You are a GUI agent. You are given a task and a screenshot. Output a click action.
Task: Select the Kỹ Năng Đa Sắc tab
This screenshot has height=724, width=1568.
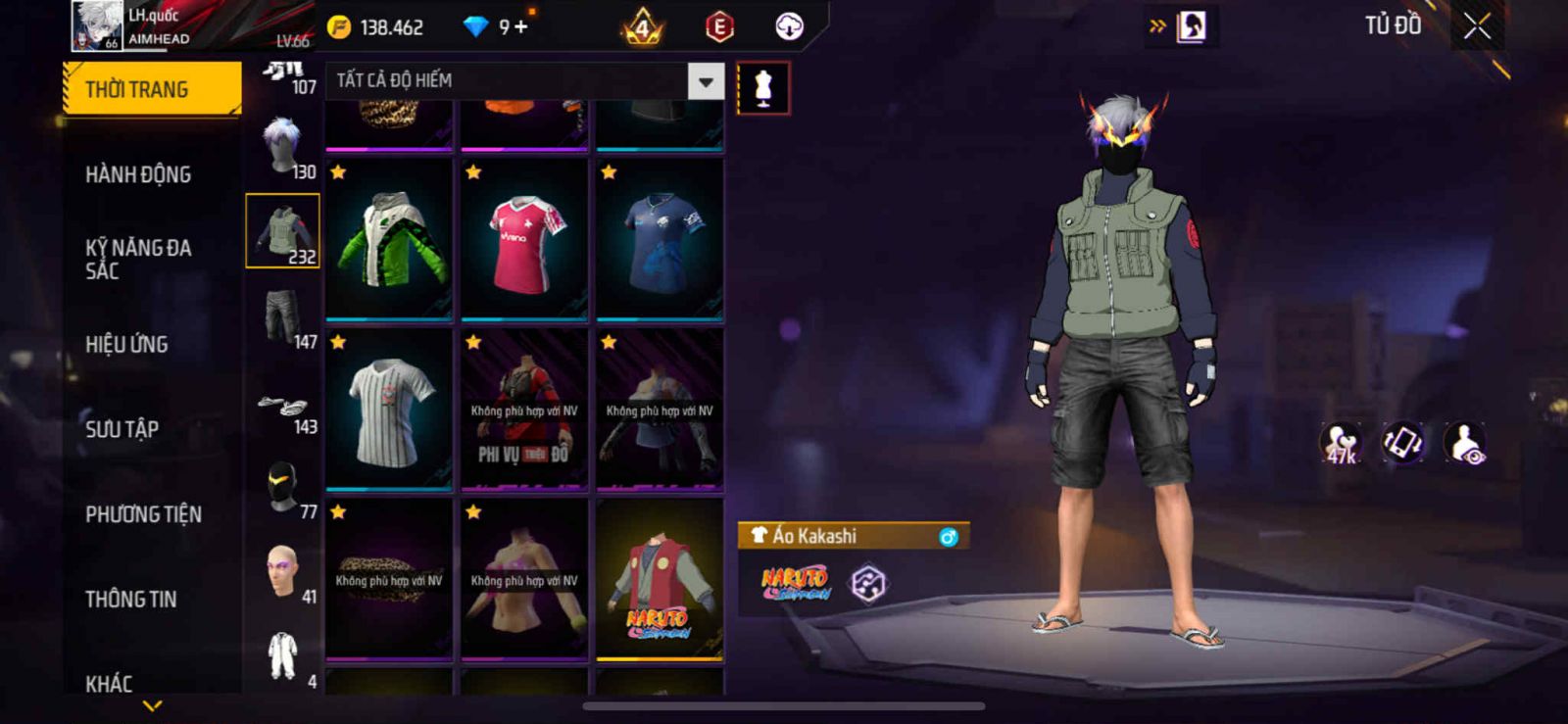click(138, 259)
